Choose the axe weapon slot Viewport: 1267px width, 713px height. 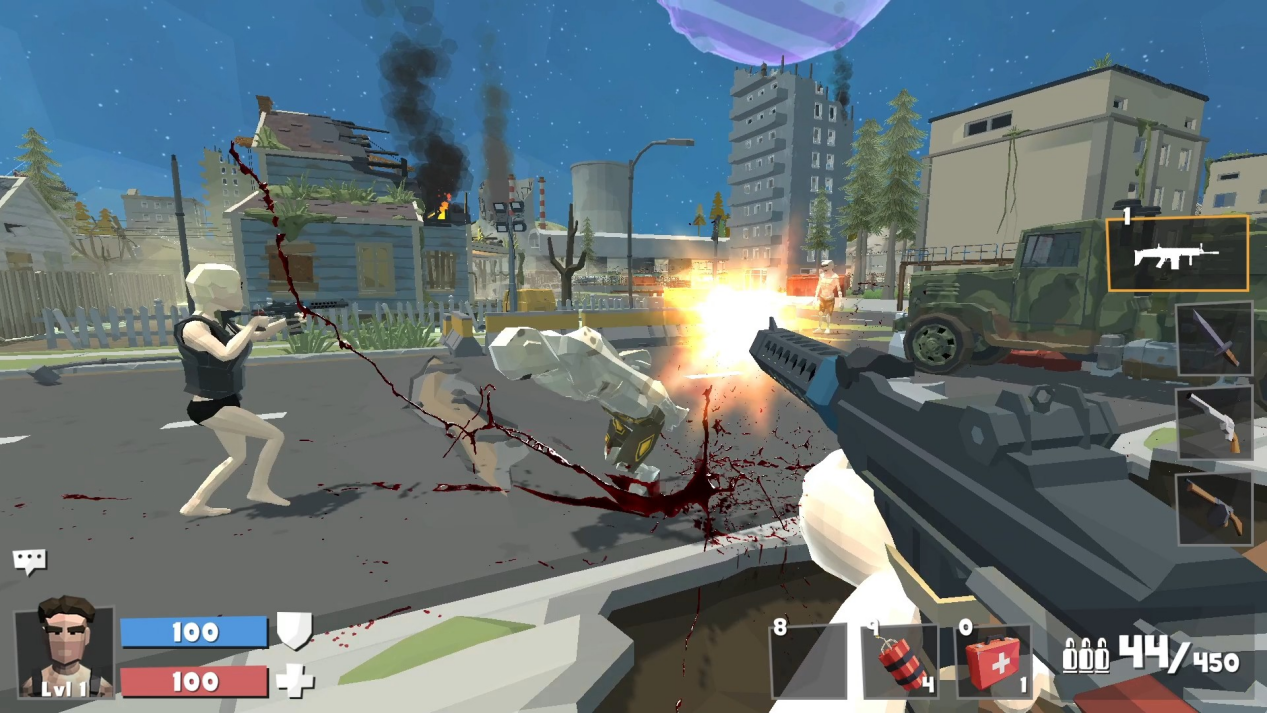pos(1214,508)
